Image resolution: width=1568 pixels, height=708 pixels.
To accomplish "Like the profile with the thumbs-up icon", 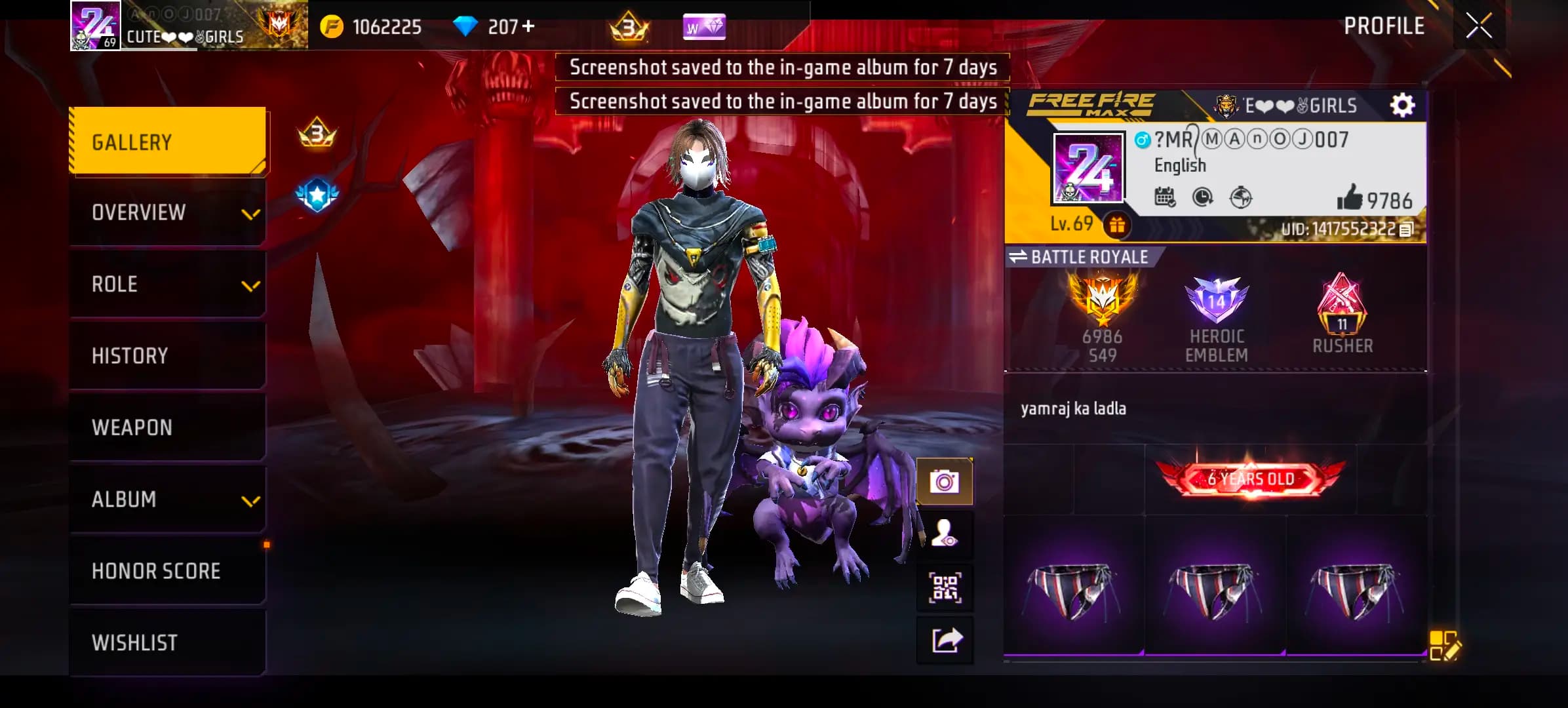I will [x=1349, y=197].
